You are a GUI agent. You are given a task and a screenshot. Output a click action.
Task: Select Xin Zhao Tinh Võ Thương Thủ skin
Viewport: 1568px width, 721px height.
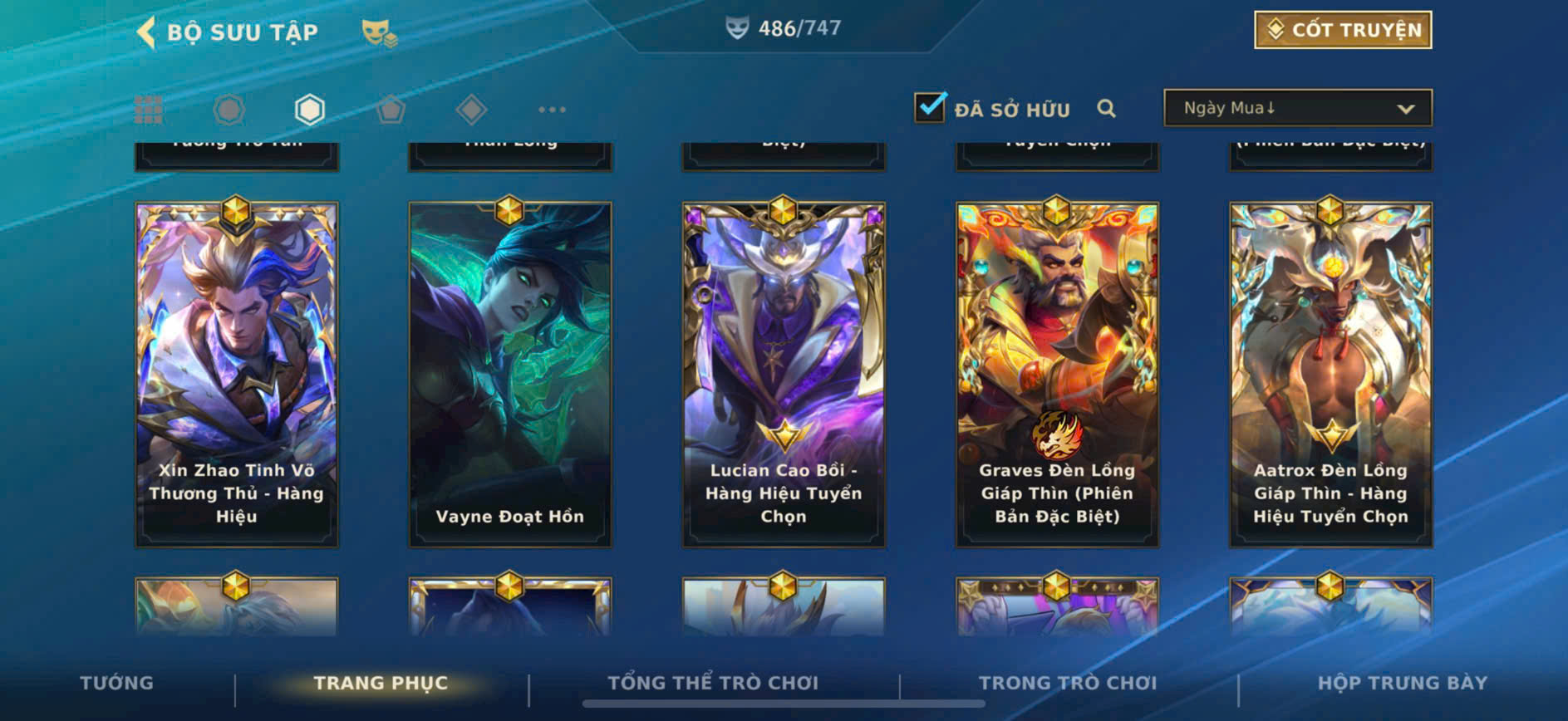(237, 374)
